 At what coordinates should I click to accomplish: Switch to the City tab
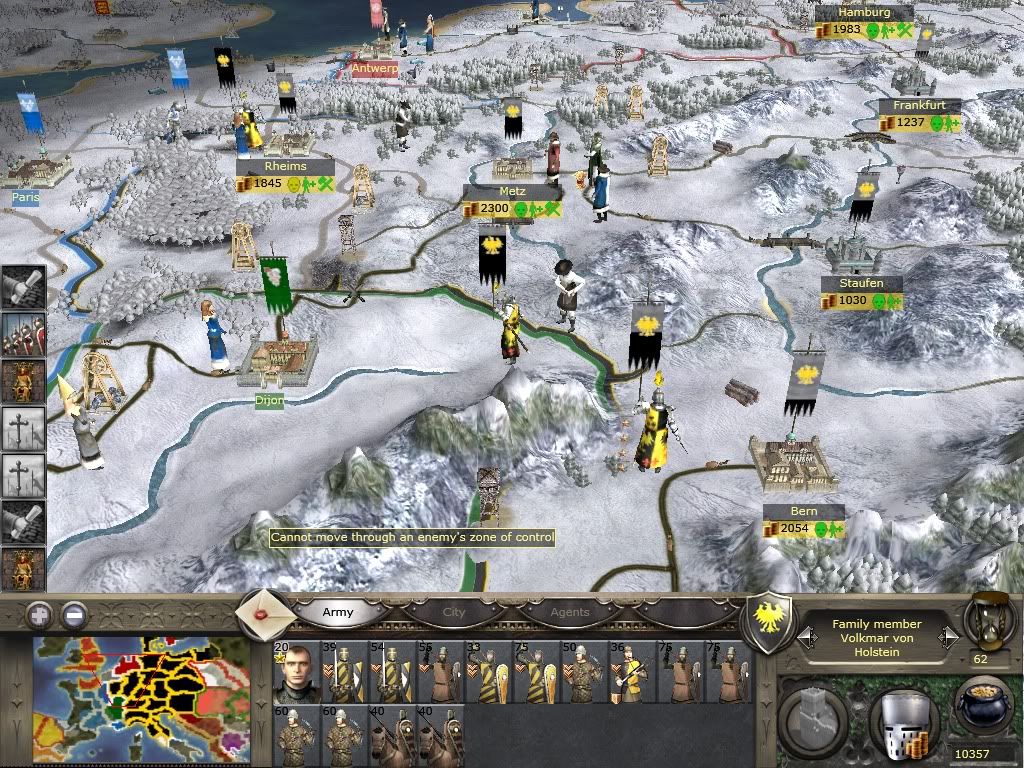[x=454, y=612]
